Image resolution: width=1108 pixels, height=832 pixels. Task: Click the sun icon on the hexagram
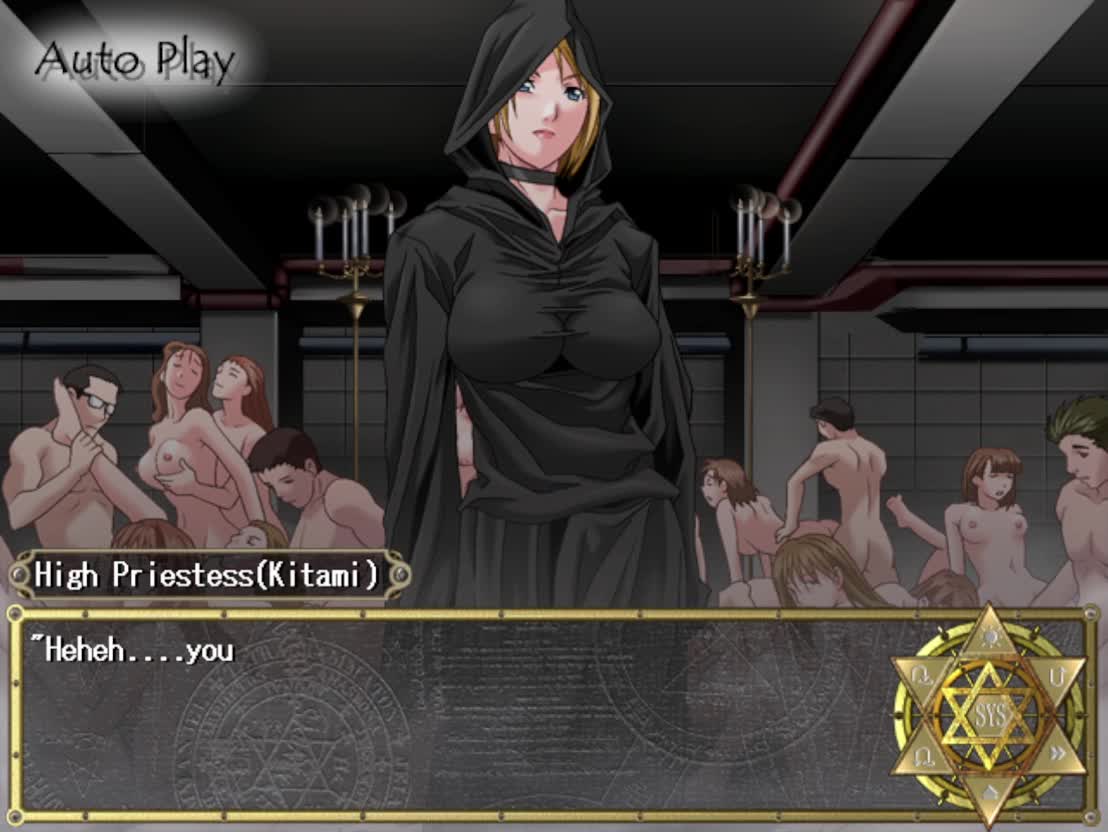point(988,638)
